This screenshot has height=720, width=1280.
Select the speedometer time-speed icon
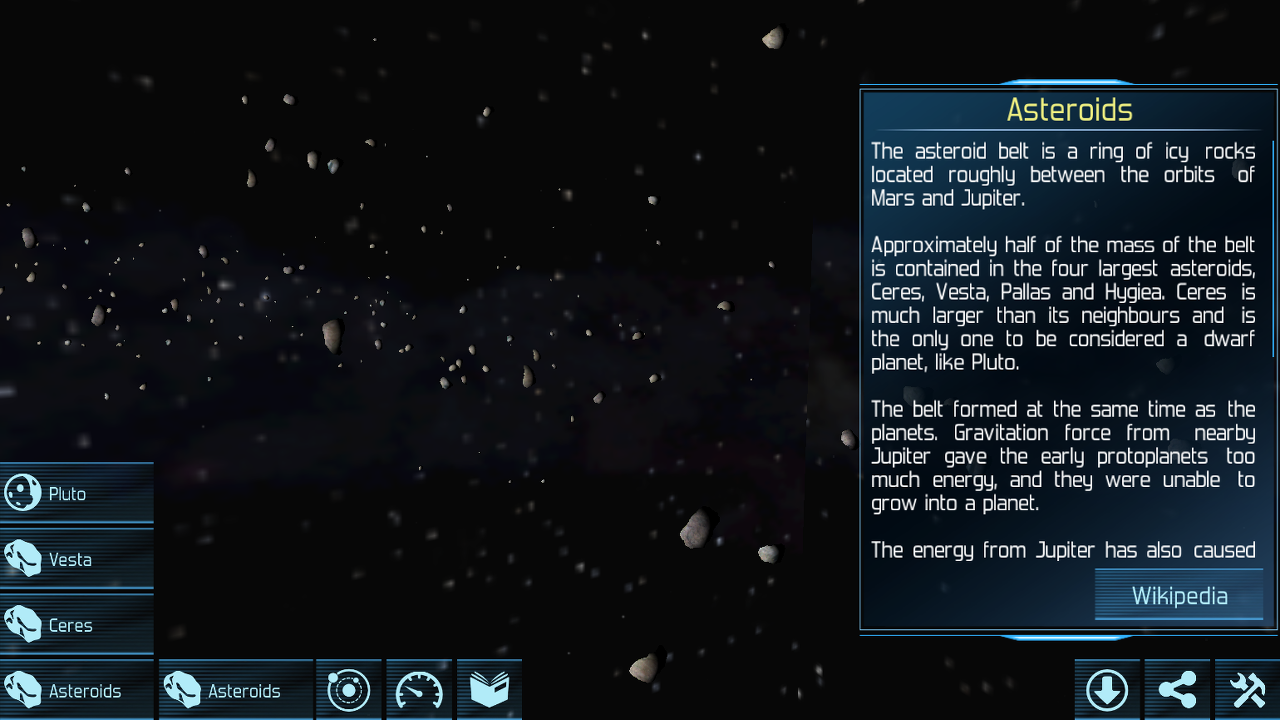click(418, 689)
